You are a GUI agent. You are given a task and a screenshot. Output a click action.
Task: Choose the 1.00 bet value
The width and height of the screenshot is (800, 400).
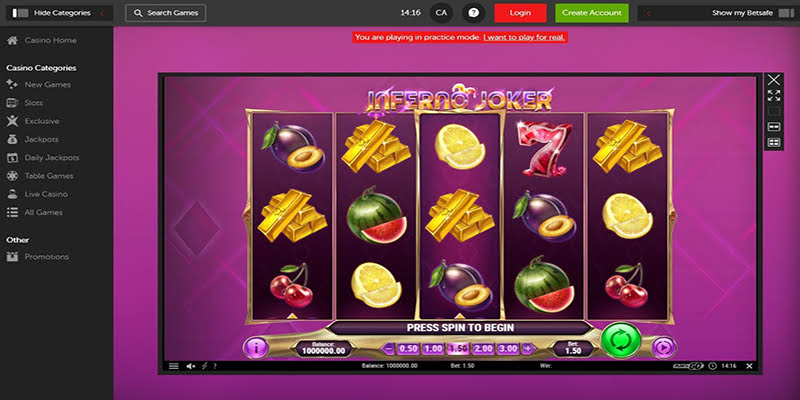tap(433, 349)
